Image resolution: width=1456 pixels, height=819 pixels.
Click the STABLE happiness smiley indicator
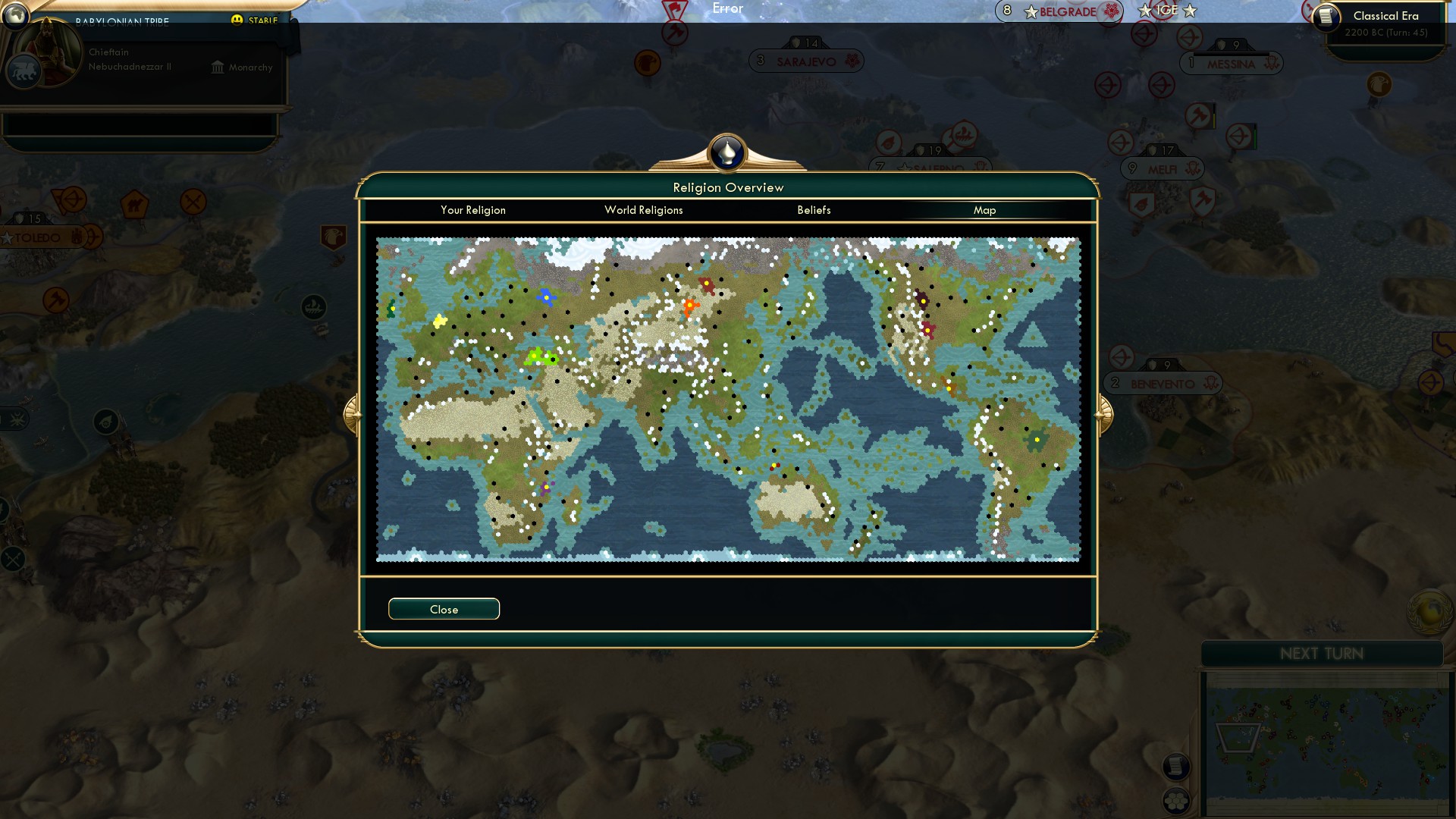pos(239,20)
